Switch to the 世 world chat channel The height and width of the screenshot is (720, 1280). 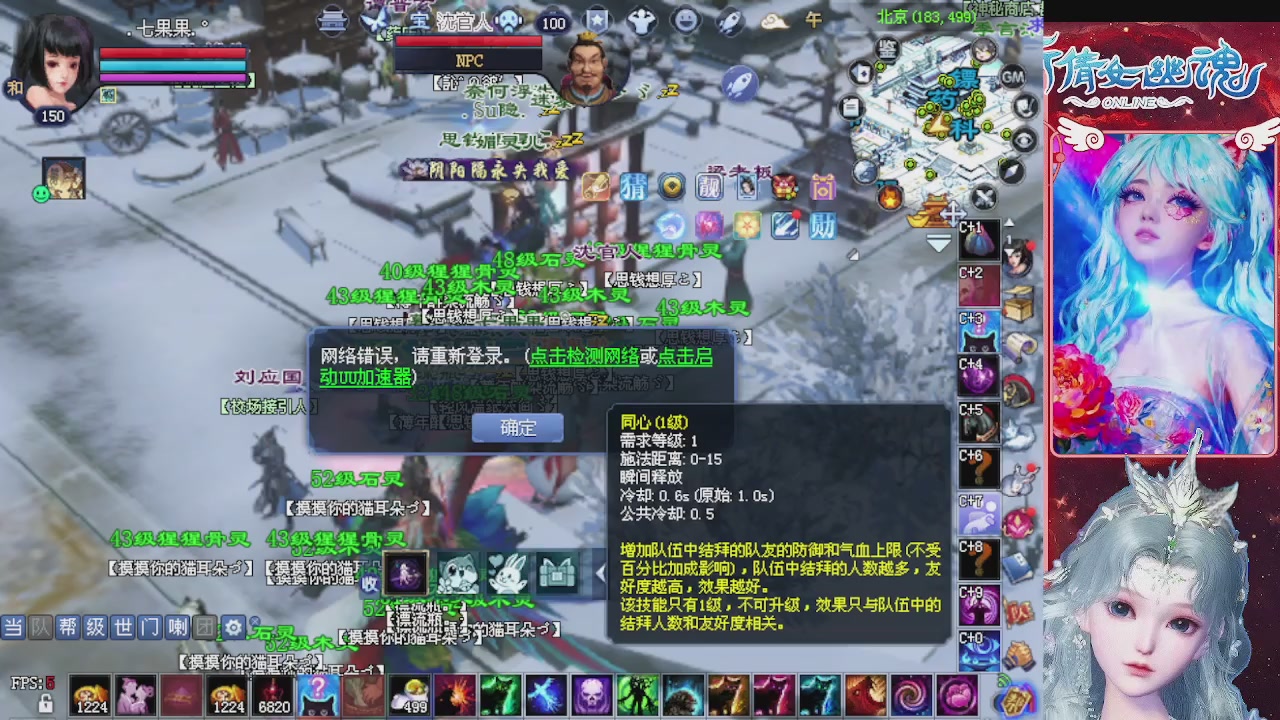click(122, 626)
